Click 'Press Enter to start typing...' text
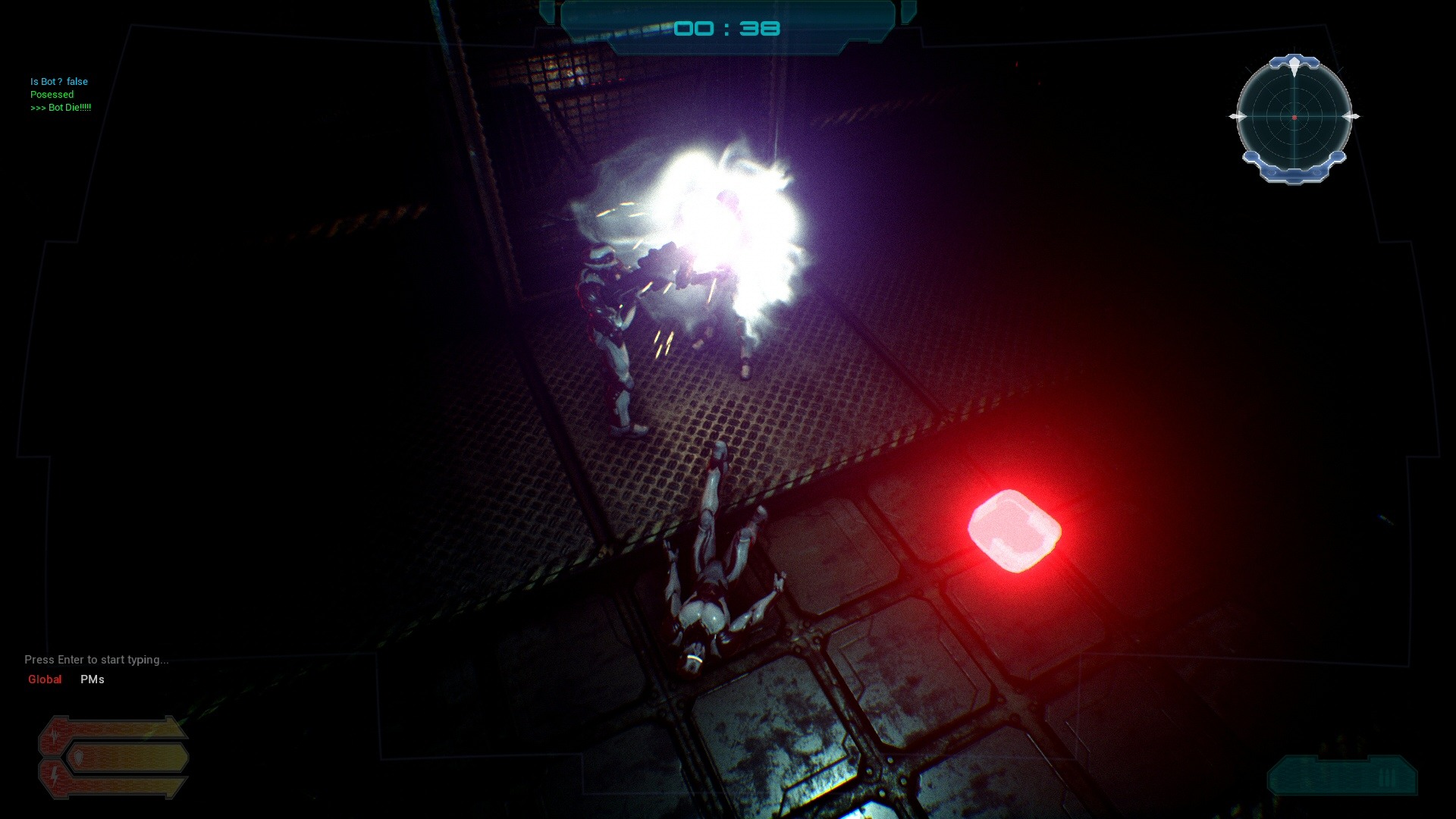The height and width of the screenshot is (819, 1456). coord(97,659)
